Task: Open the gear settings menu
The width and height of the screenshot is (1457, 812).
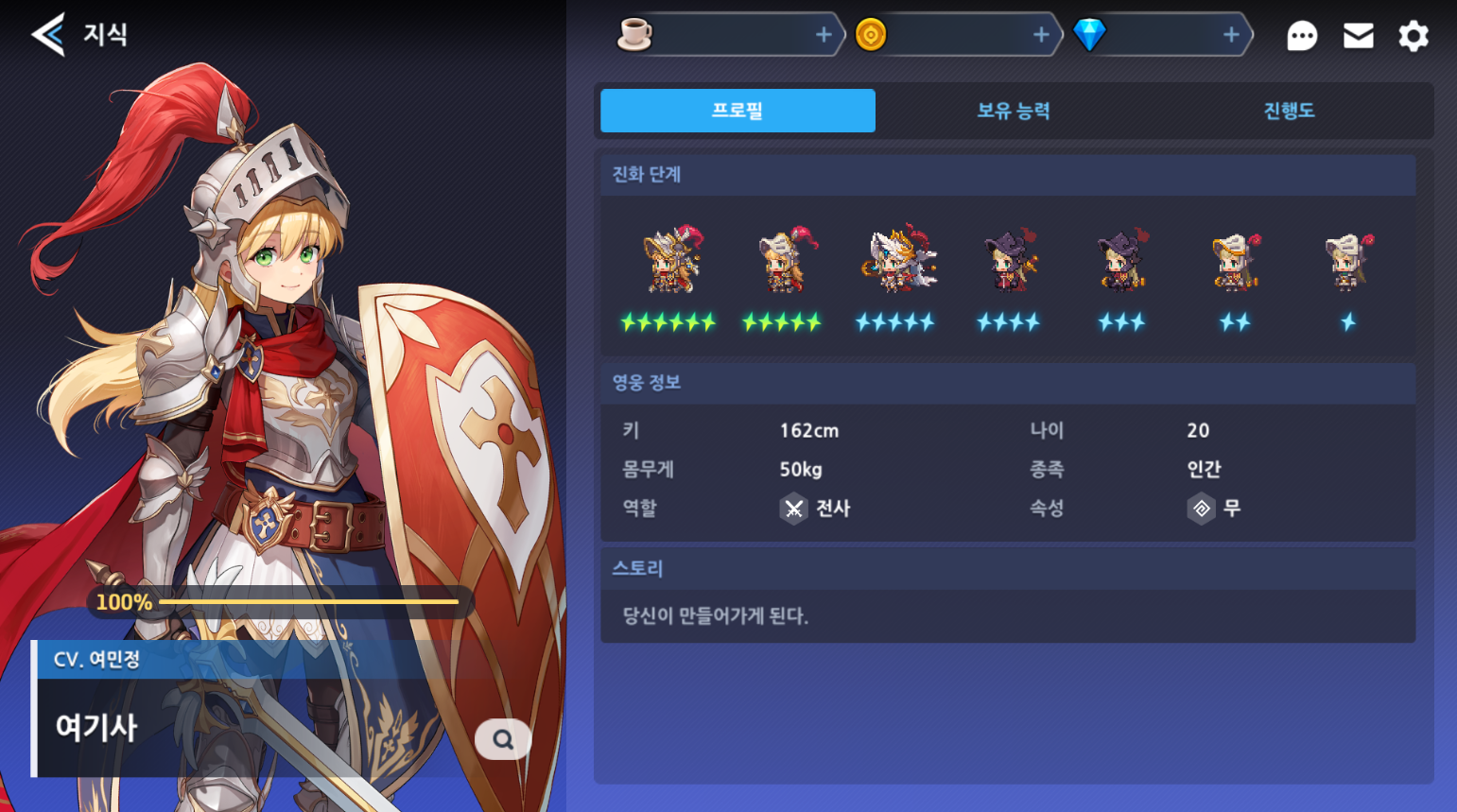Action: point(1414,36)
